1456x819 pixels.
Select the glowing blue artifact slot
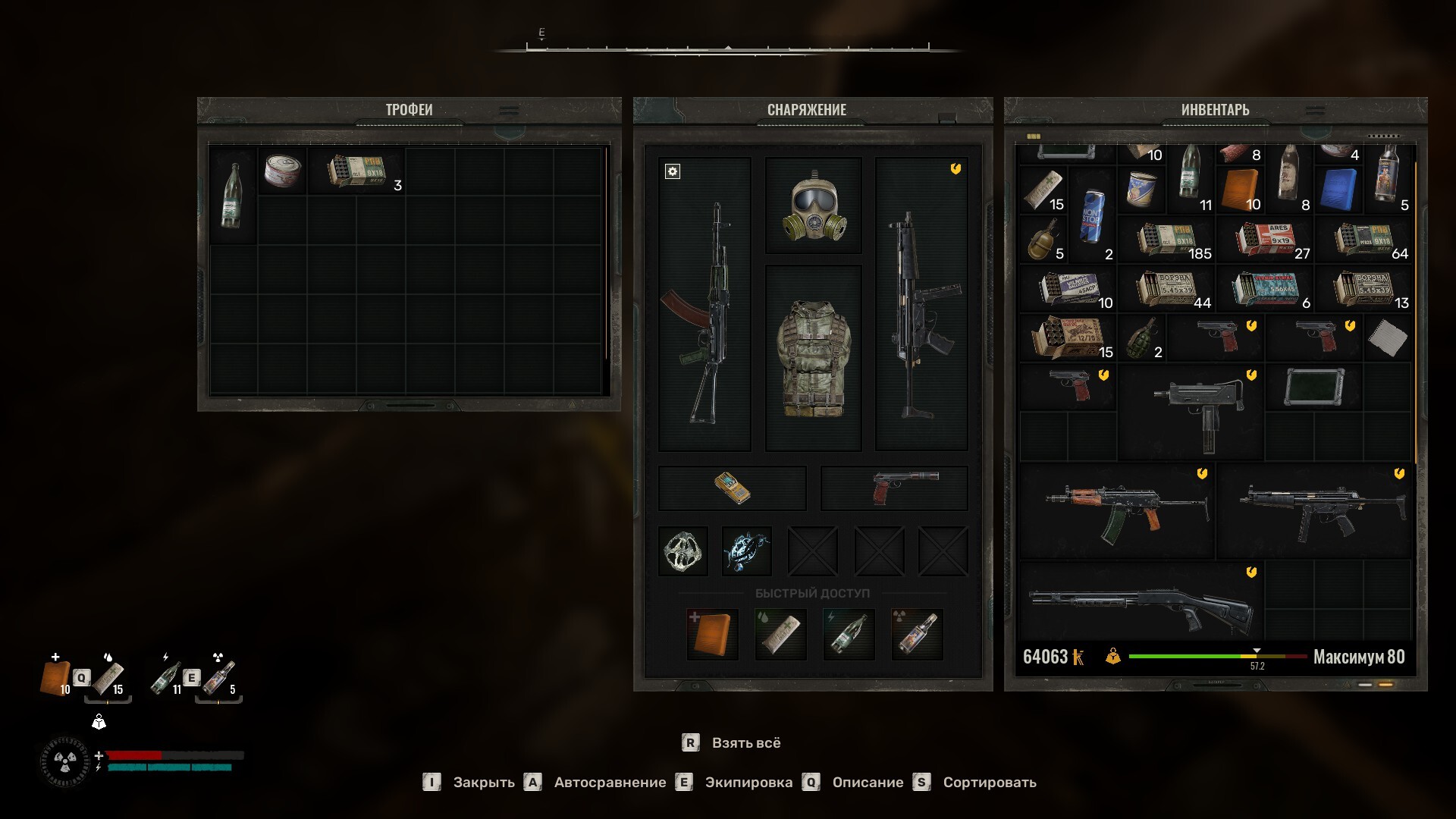coord(747,551)
